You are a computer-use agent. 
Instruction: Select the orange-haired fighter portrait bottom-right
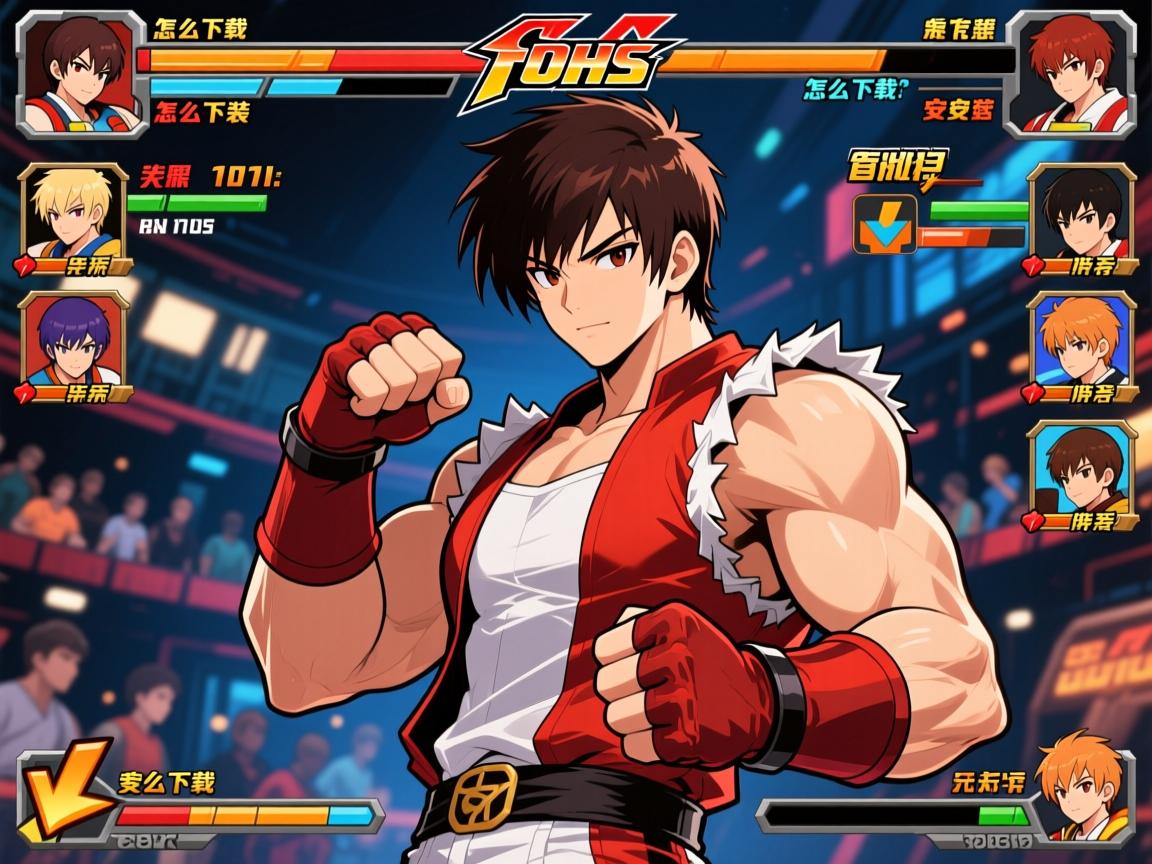(1083, 790)
